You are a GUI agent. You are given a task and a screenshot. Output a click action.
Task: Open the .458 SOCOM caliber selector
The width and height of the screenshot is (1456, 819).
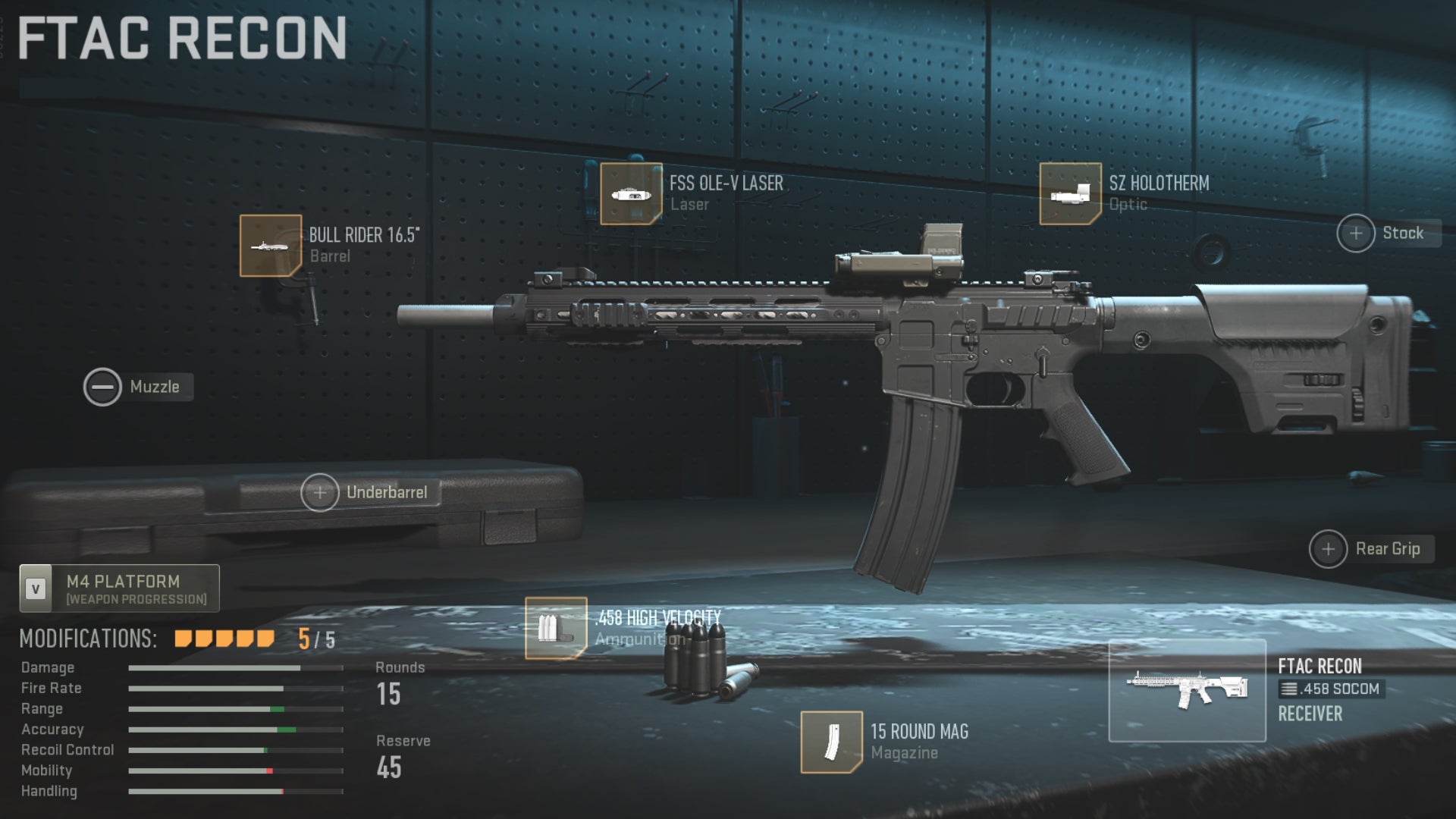coord(1332,690)
